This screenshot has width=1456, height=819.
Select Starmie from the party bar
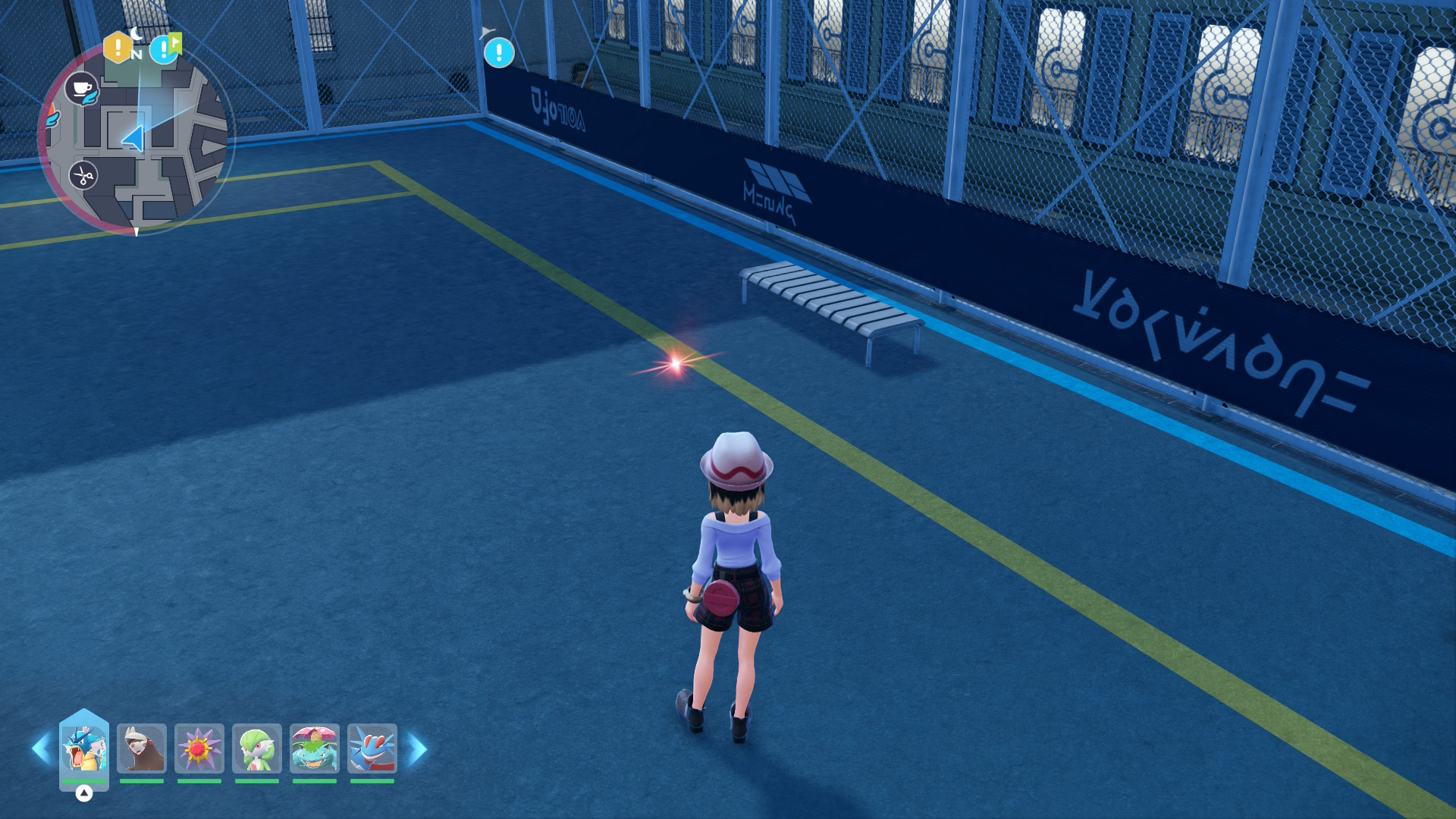(x=199, y=748)
